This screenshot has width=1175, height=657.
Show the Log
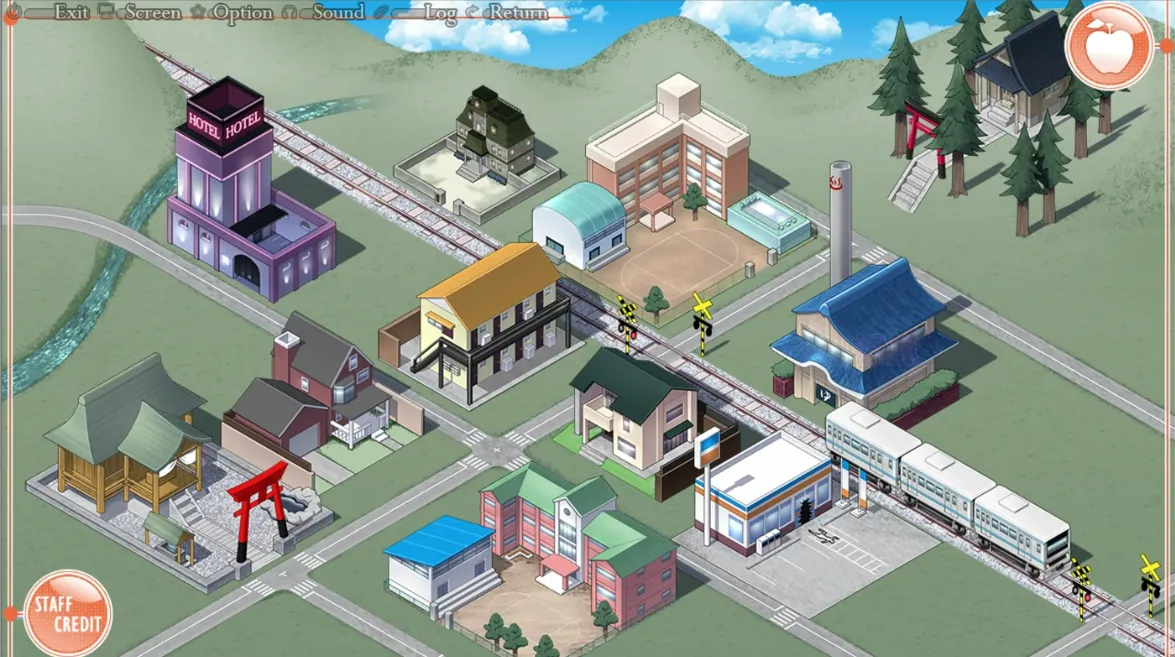440,13
